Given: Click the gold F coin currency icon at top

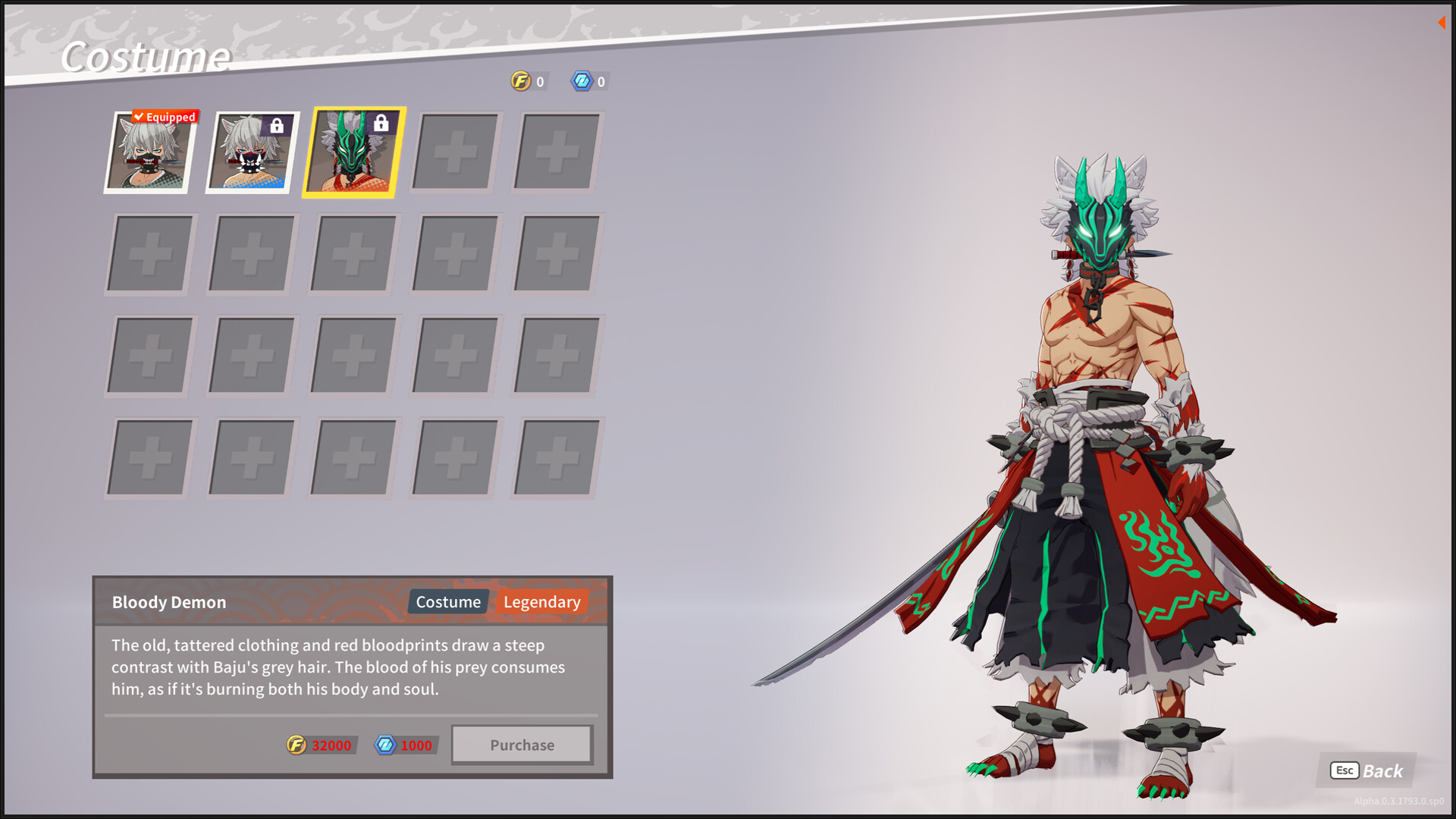Looking at the screenshot, I should pyautogui.click(x=520, y=81).
